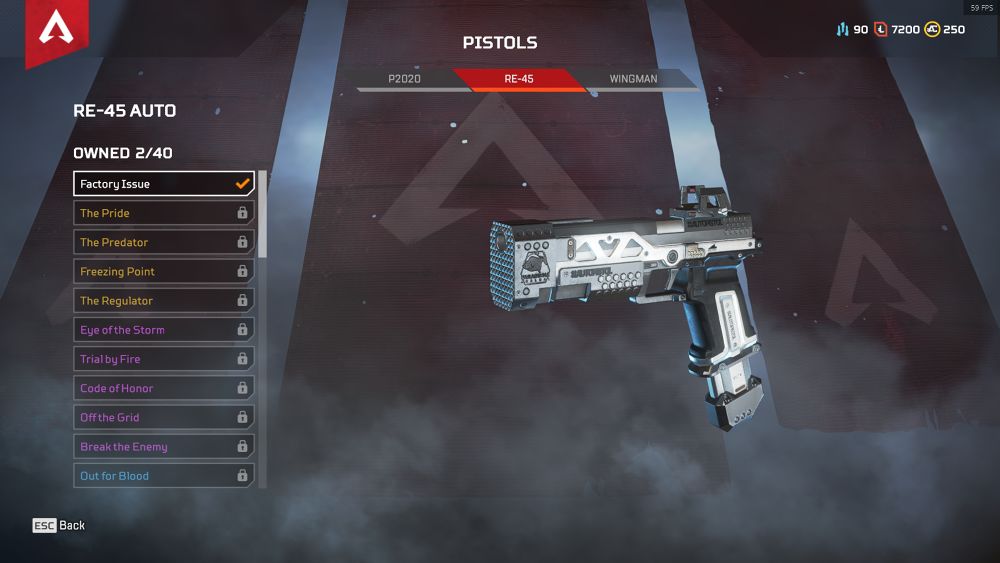Preview The Predator skin
The height and width of the screenshot is (563, 1000).
pos(164,242)
